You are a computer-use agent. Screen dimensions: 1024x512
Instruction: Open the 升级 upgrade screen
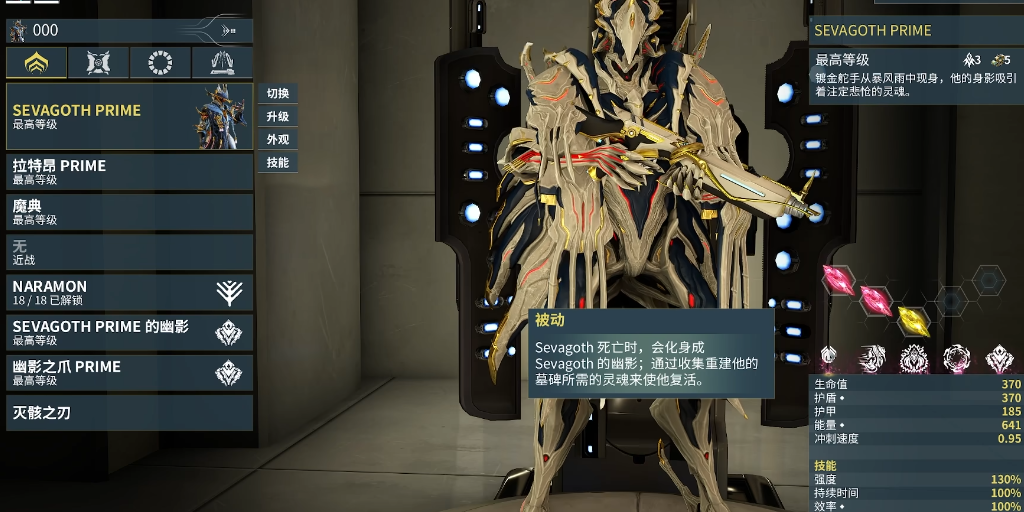coord(278,117)
